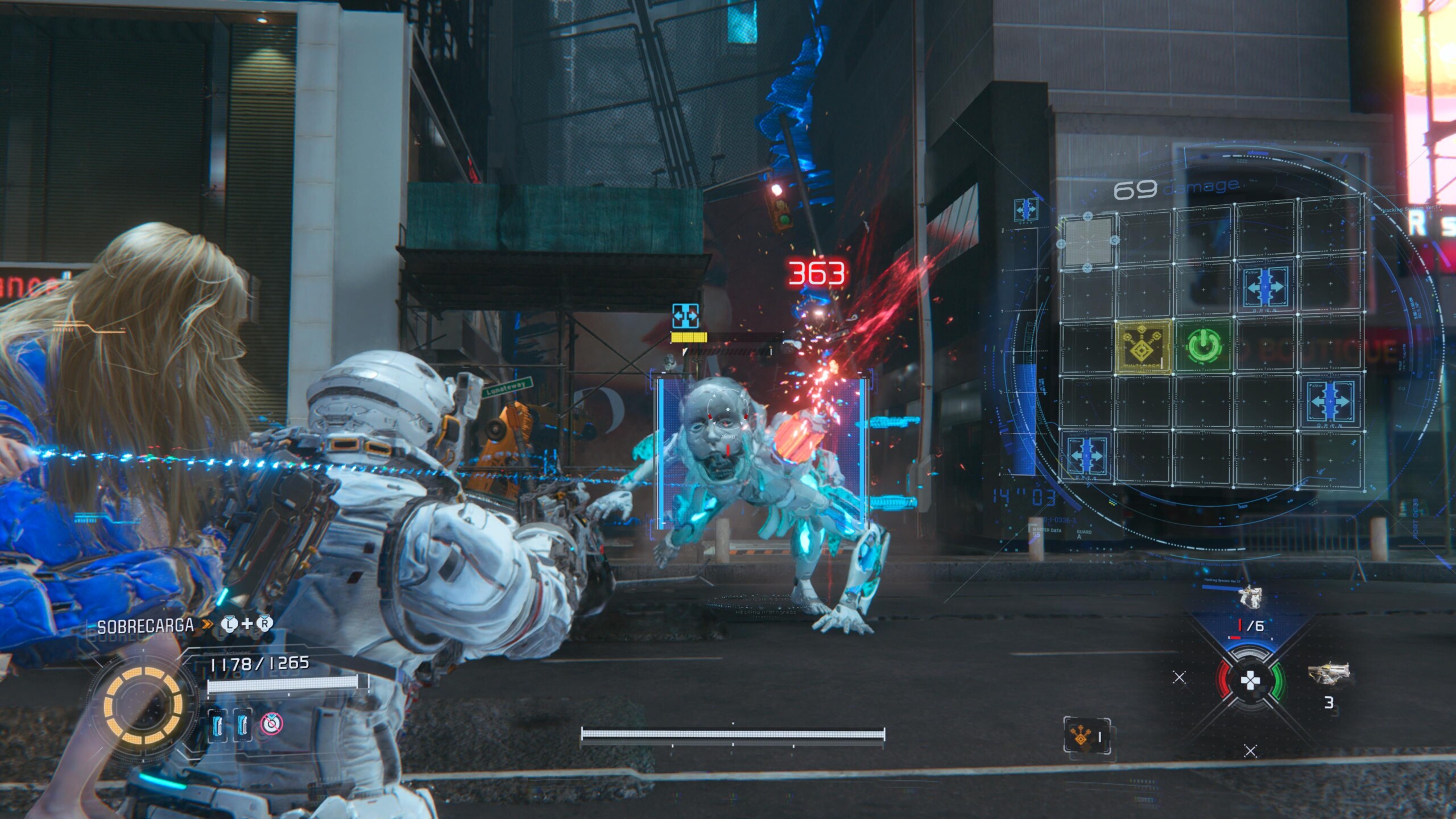The image size is (1456, 819).
Task: Click the crossed-out pink status icon
Action: pos(272,723)
